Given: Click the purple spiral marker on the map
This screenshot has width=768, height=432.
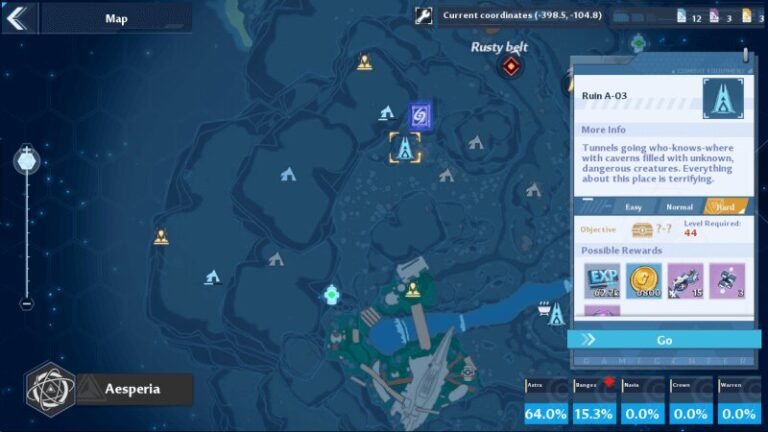Looking at the screenshot, I should pyautogui.click(x=420, y=117).
